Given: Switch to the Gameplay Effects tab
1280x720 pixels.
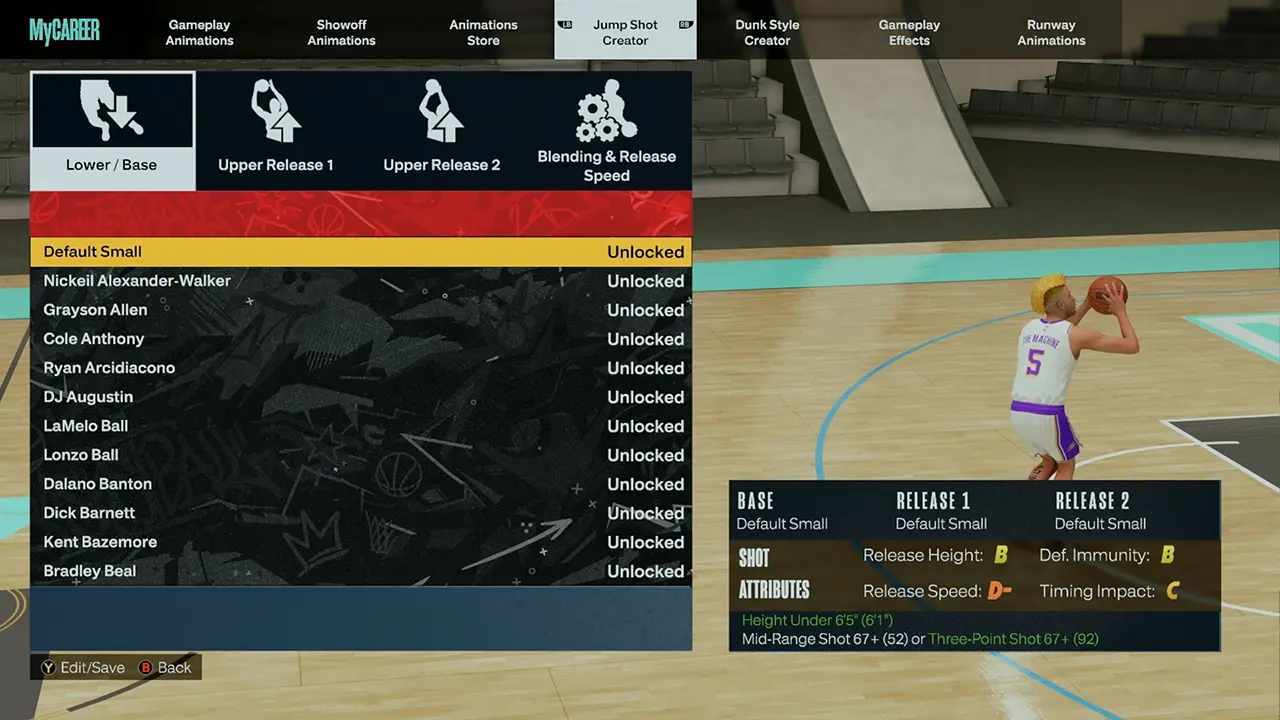Looking at the screenshot, I should click(x=909, y=32).
